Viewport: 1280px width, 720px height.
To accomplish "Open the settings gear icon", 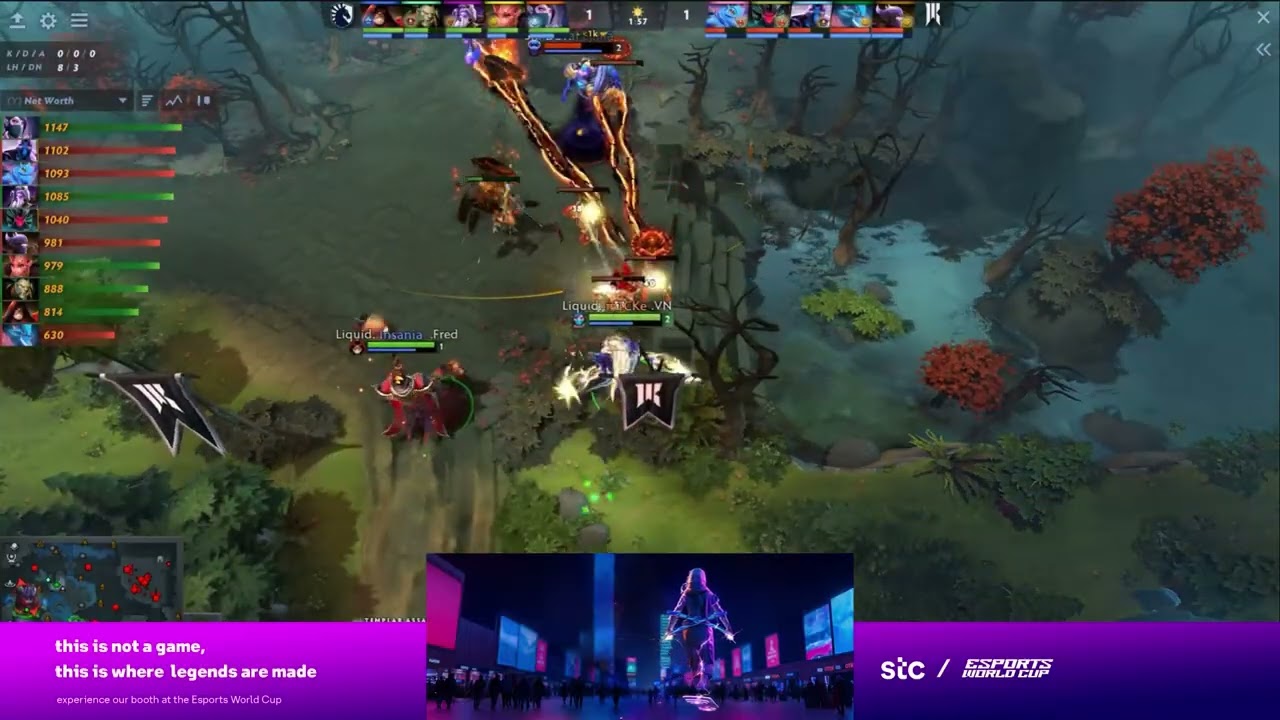I will point(48,20).
